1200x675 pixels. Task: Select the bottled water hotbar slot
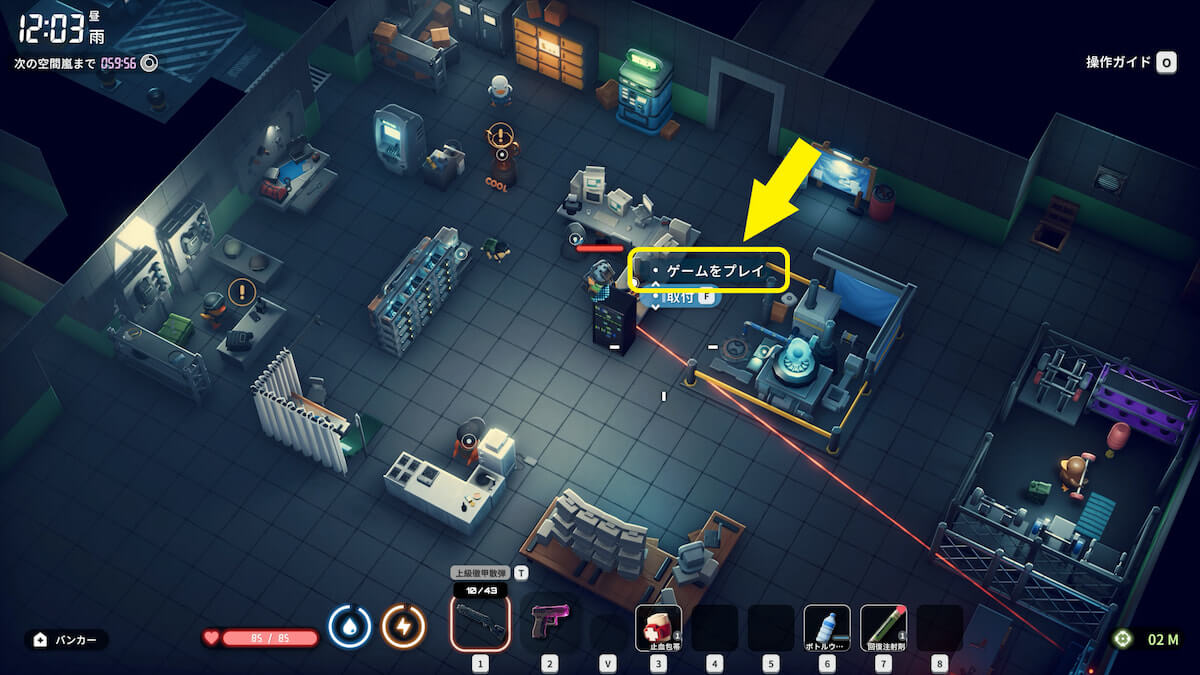tap(827, 627)
